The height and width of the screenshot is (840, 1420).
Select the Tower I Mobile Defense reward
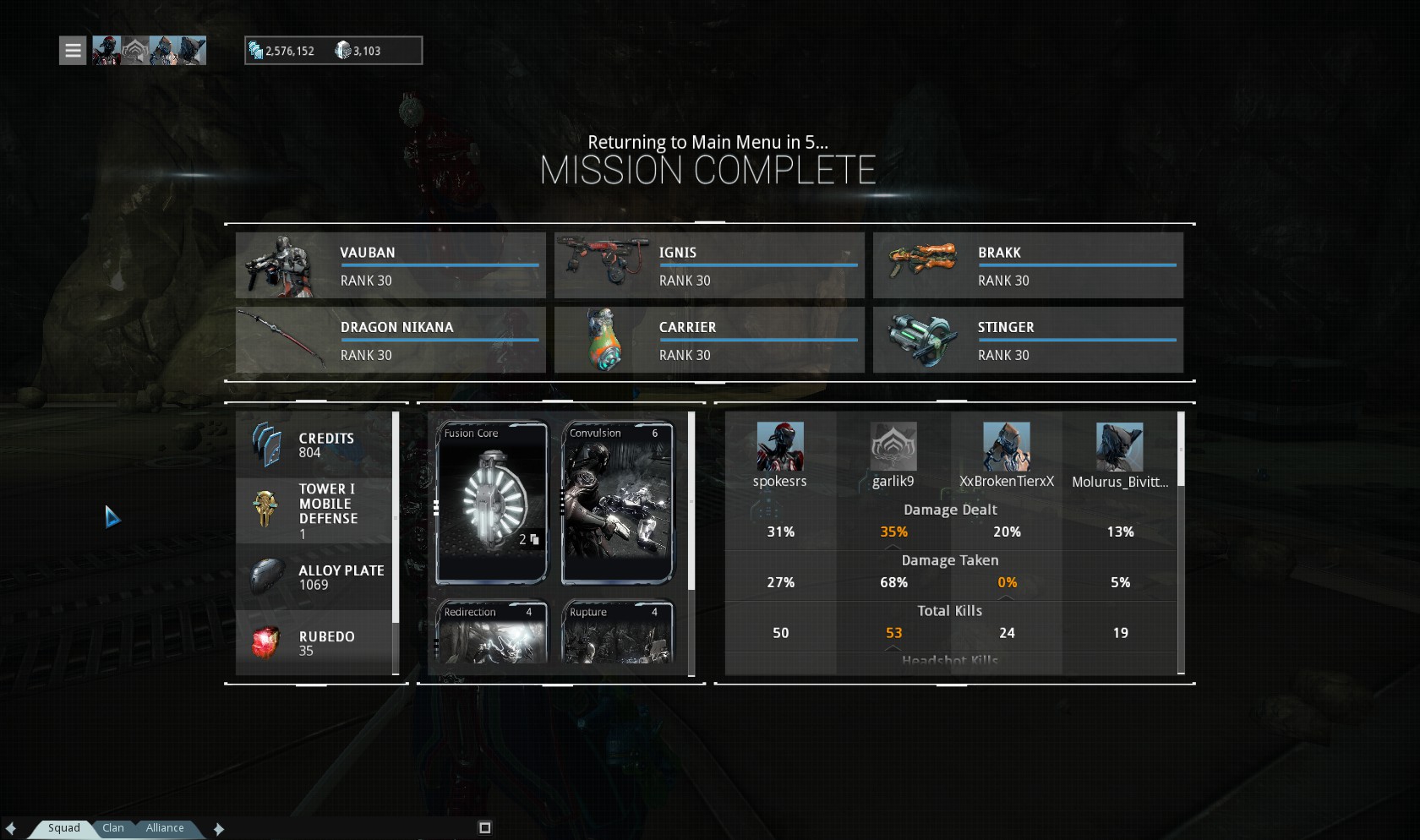tap(314, 510)
